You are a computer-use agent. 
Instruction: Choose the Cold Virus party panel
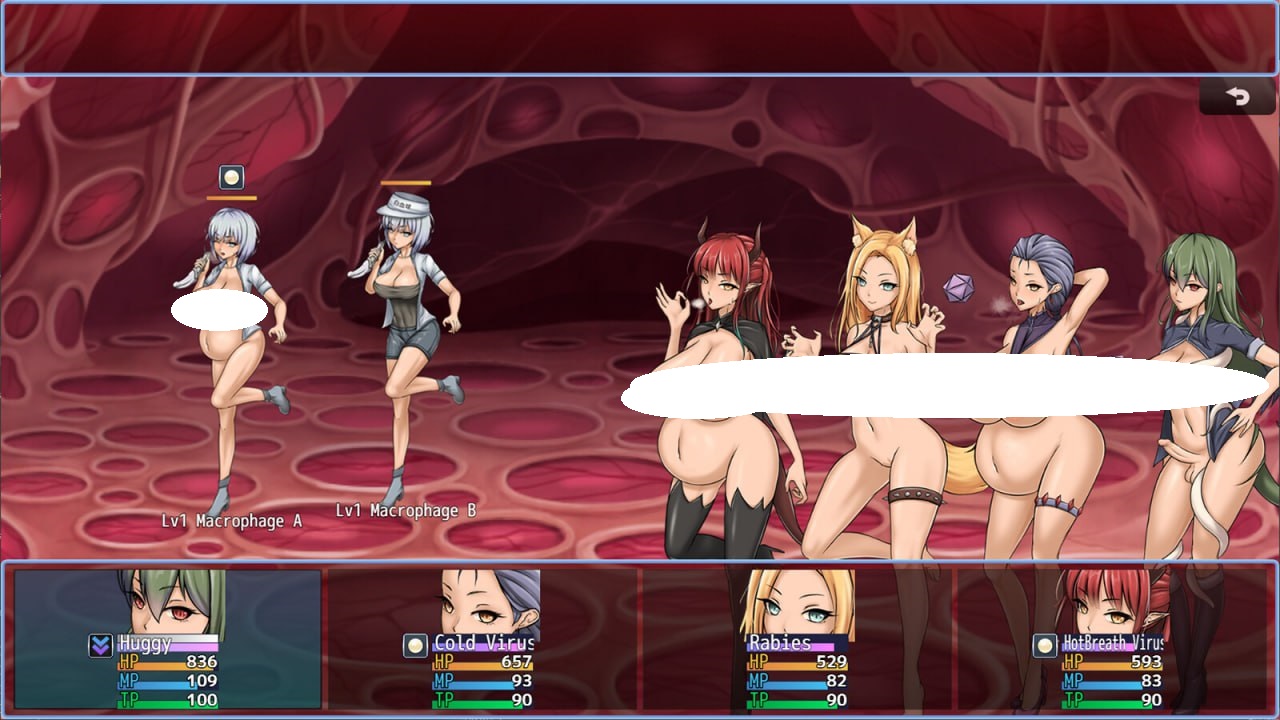click(483, 640)
